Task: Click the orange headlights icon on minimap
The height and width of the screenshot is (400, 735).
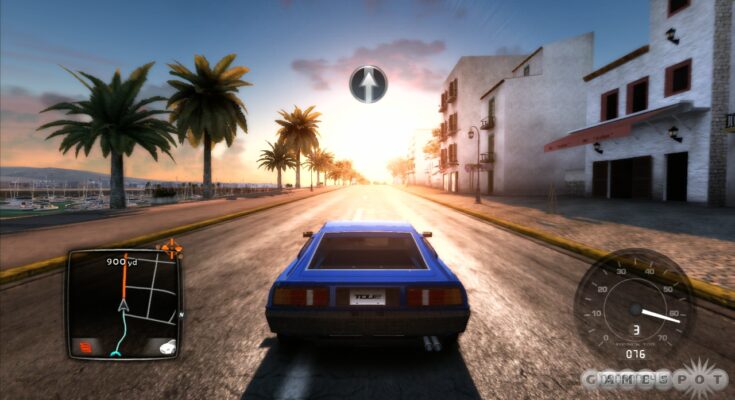Action: coord(85,347)
